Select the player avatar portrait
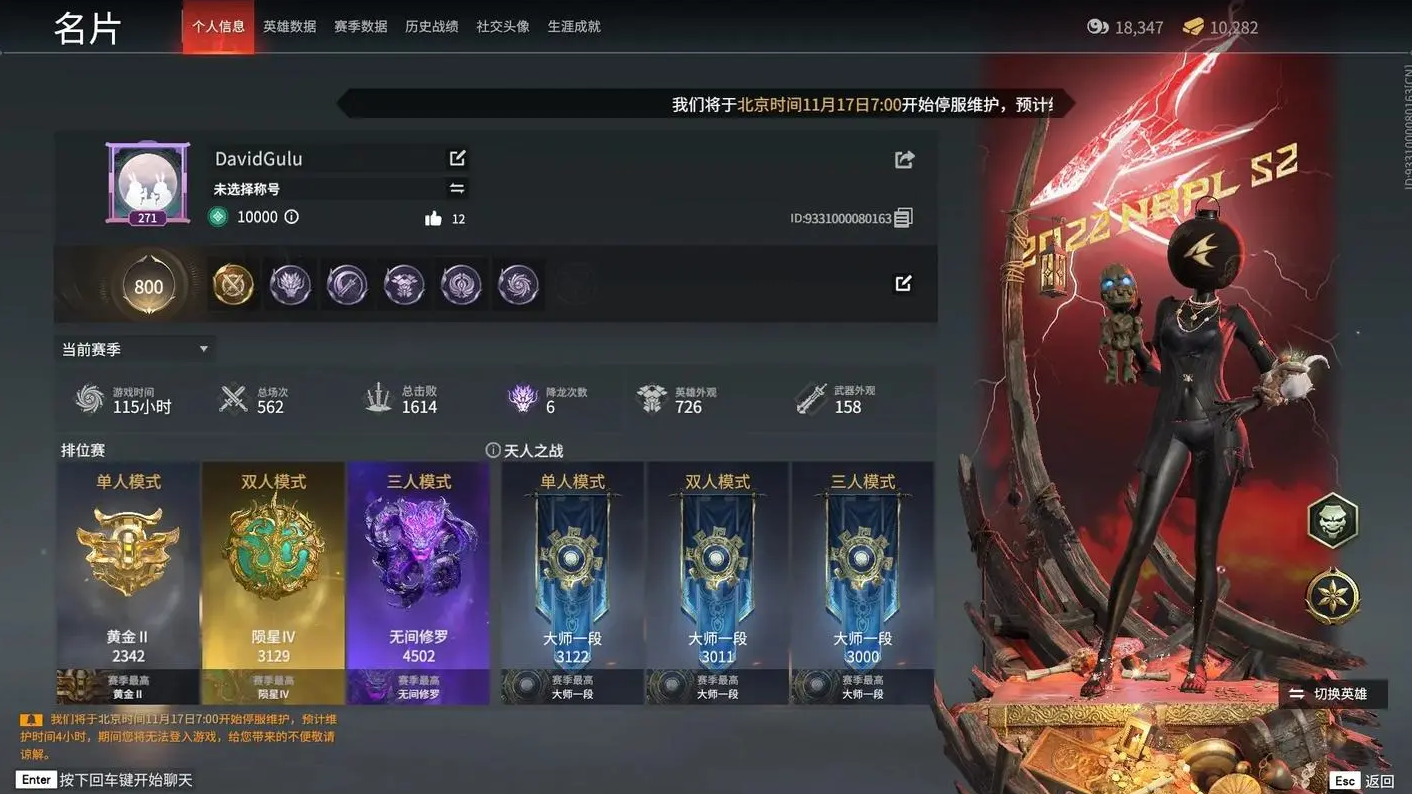This screenshot has height=794, width=1412. pyautogui.click(x=148, y=183)
